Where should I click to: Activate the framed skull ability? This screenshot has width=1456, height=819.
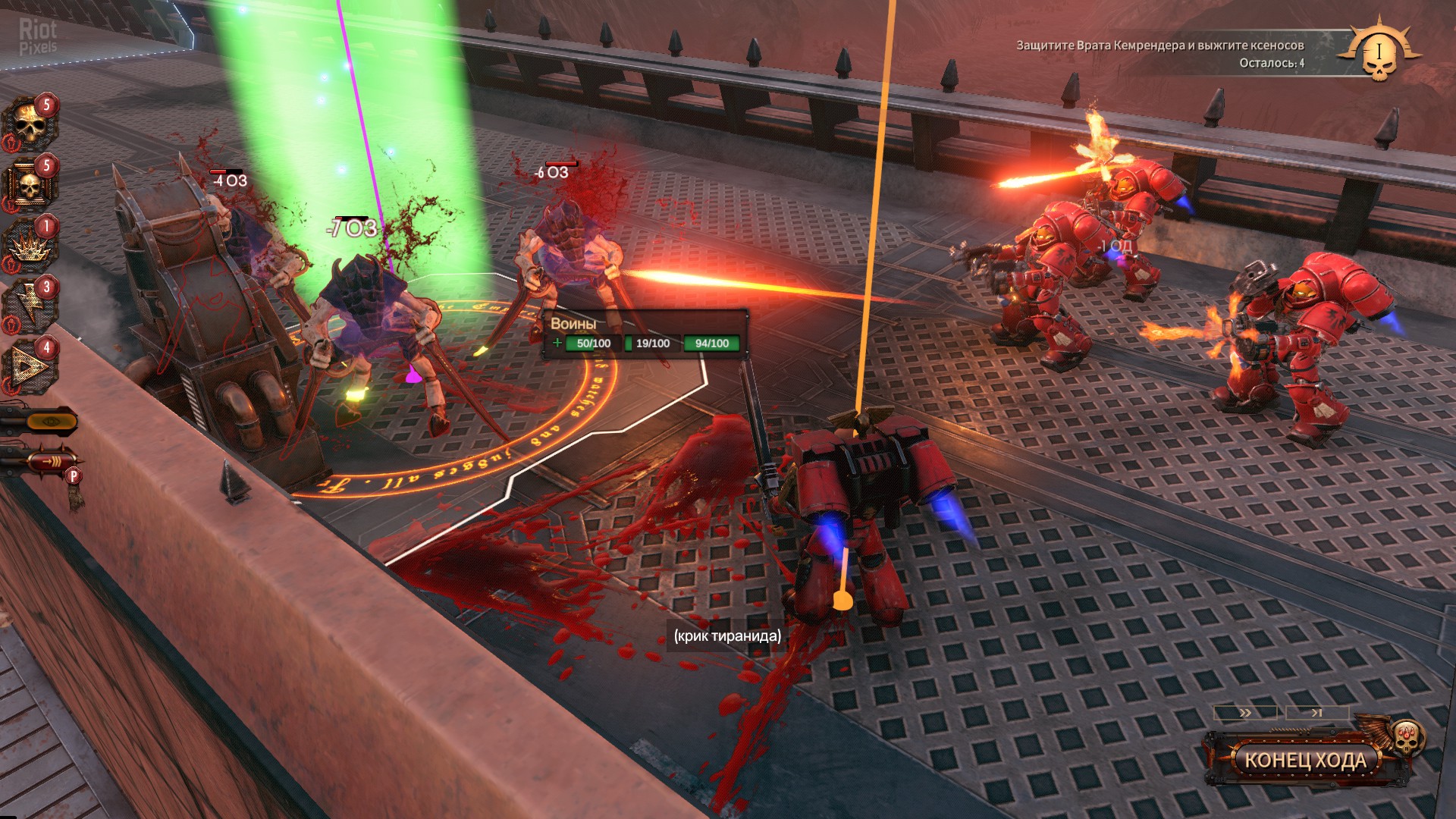tap(30, 184)
